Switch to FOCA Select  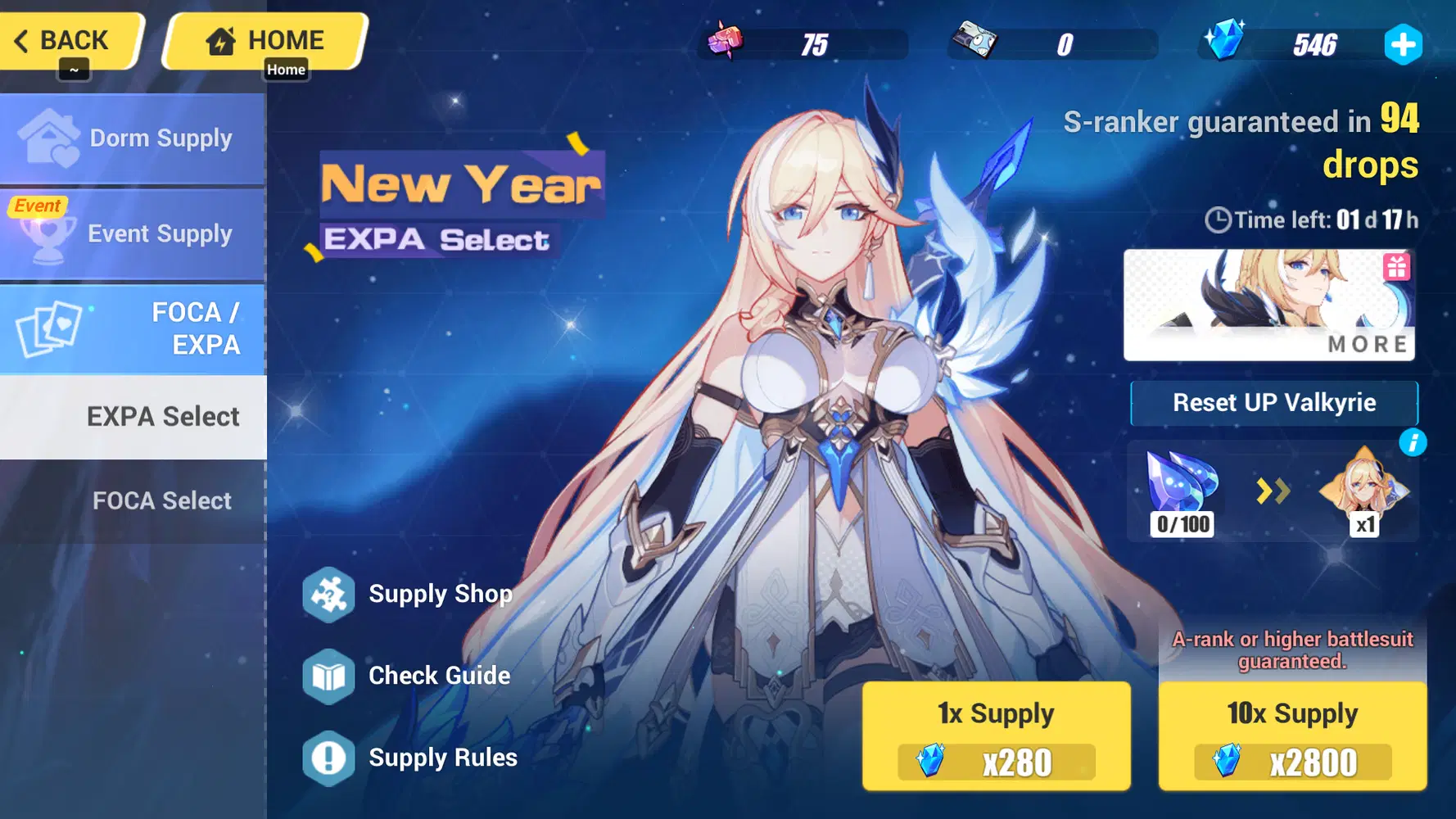pyautogui.click(x=161, y=500)
